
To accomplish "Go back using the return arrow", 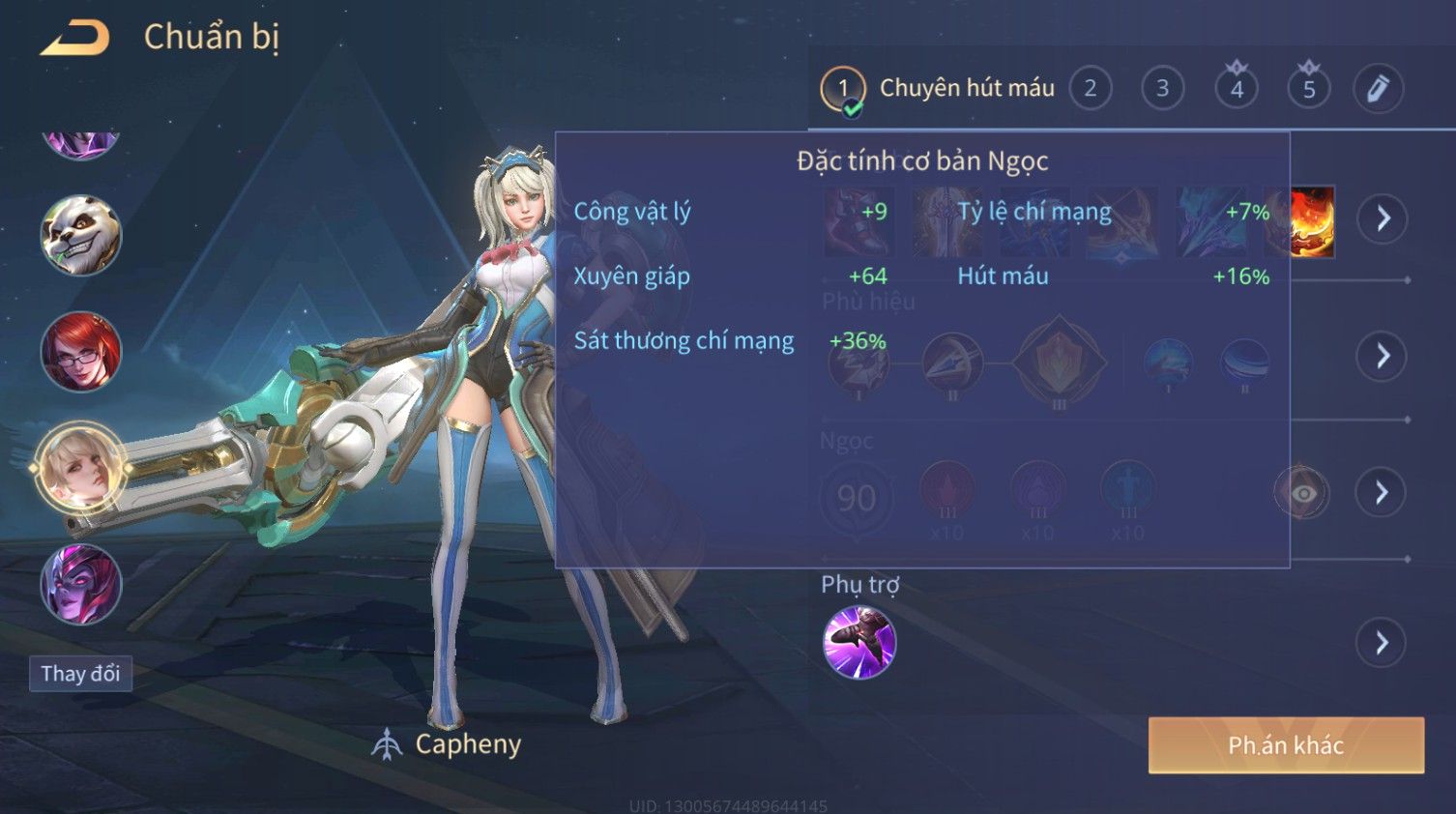I will 74,38.
